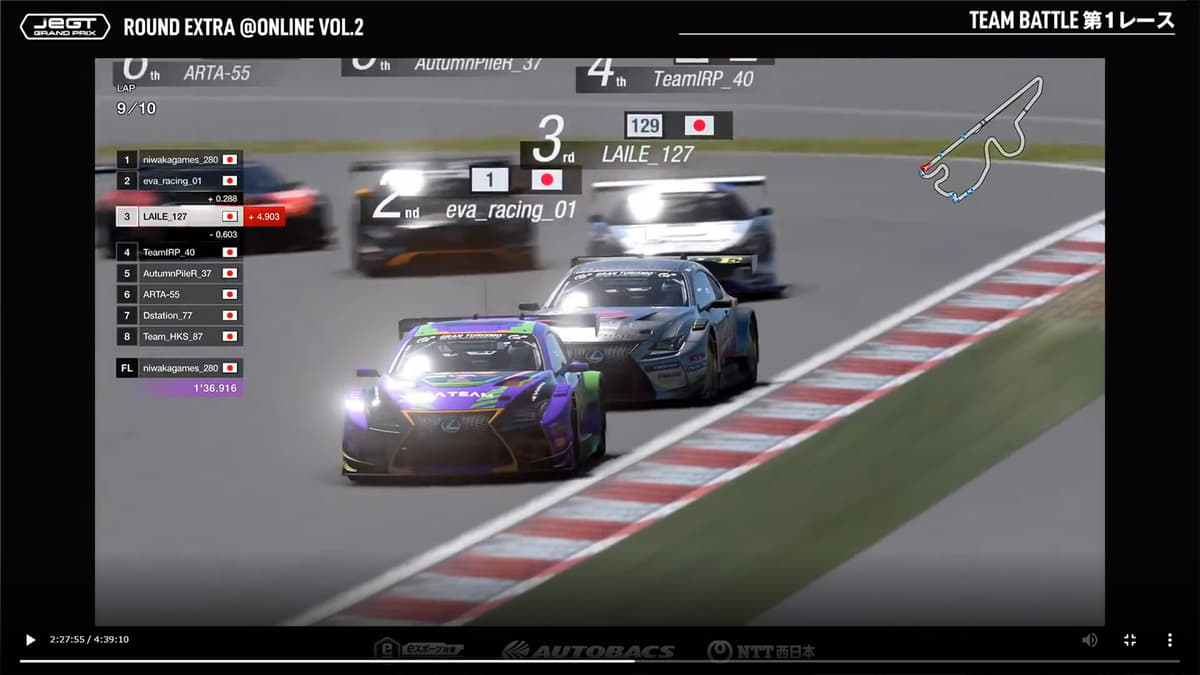Open the video player options menu

pos(1170,640)
